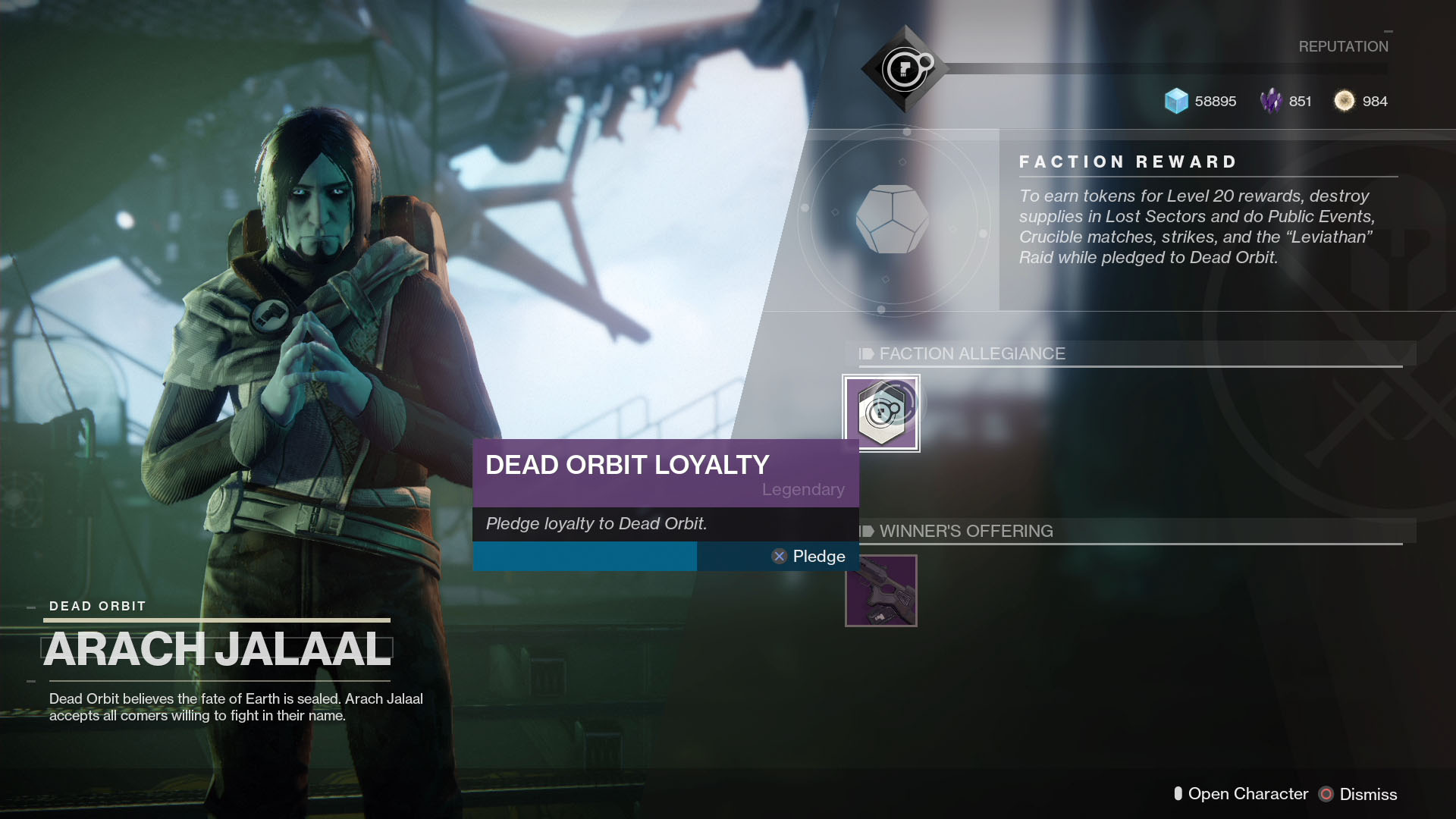Image resolution: width=1456 pixels, height=819 pixels.
Task: Click the Dismiss button
Action: coord(1365,794)
